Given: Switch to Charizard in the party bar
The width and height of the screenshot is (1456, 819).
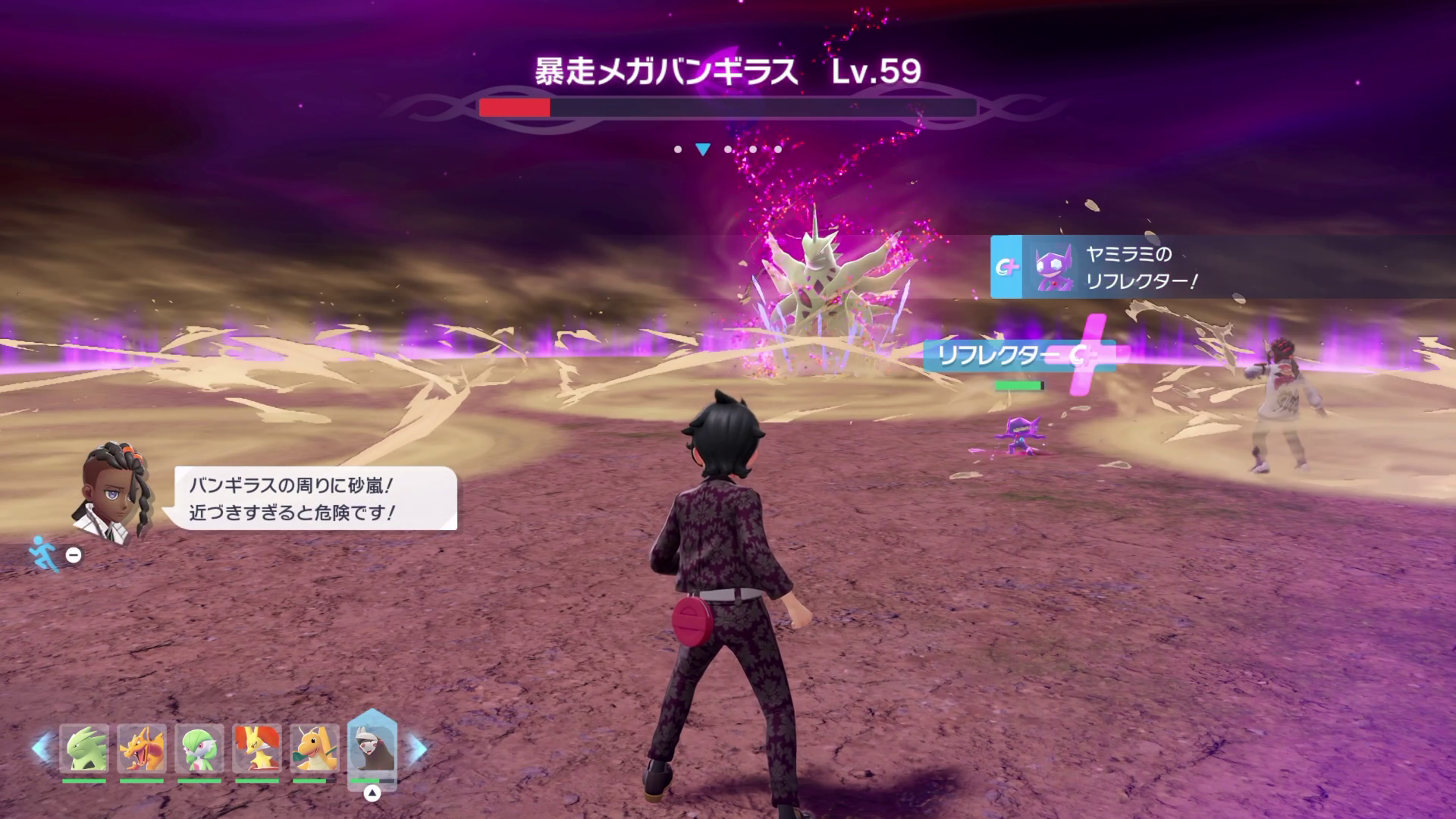Looking at the screenshot, I should coord(142,749).
